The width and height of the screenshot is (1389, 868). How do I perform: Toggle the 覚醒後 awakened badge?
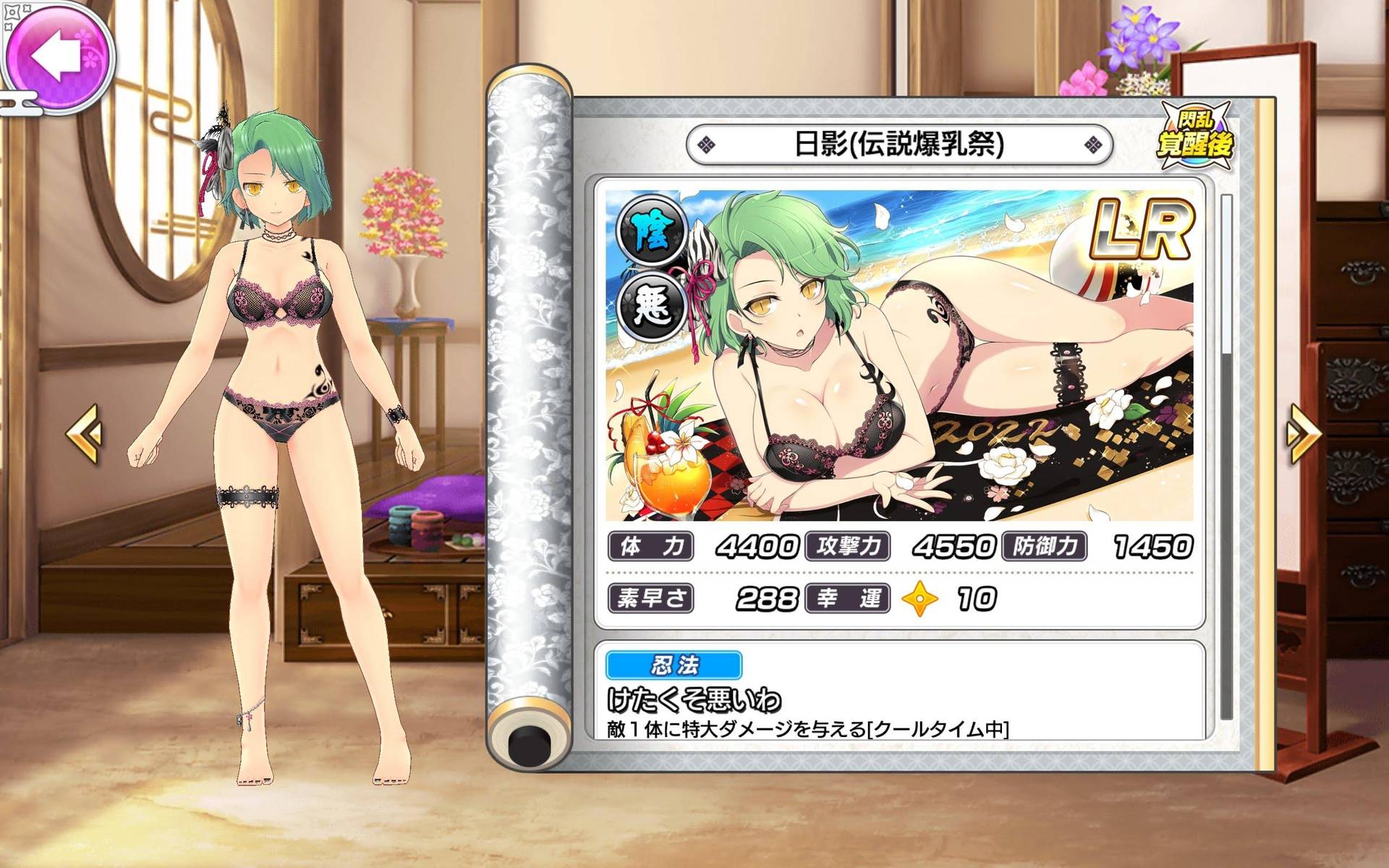[1195, 137]
